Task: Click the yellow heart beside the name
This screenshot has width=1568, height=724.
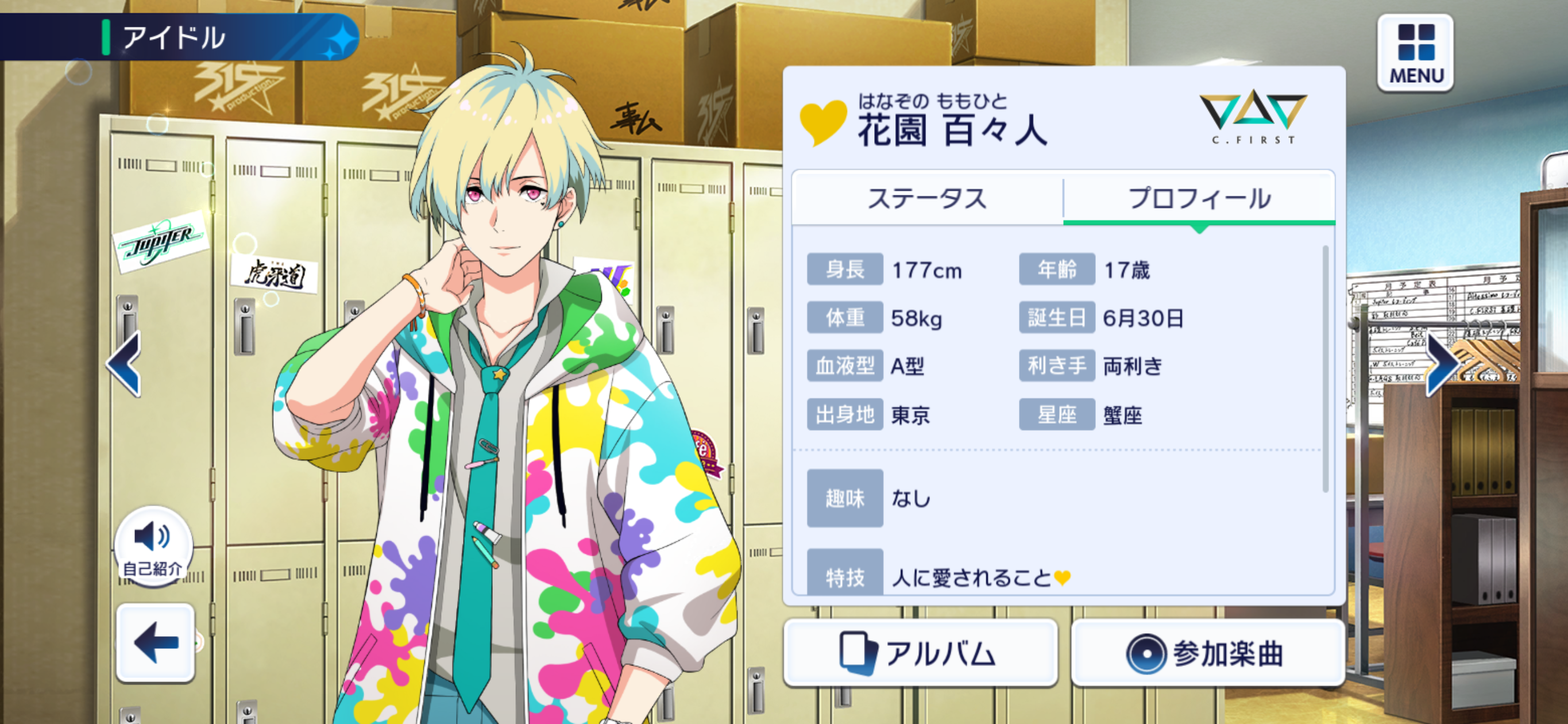Action: 822,122
